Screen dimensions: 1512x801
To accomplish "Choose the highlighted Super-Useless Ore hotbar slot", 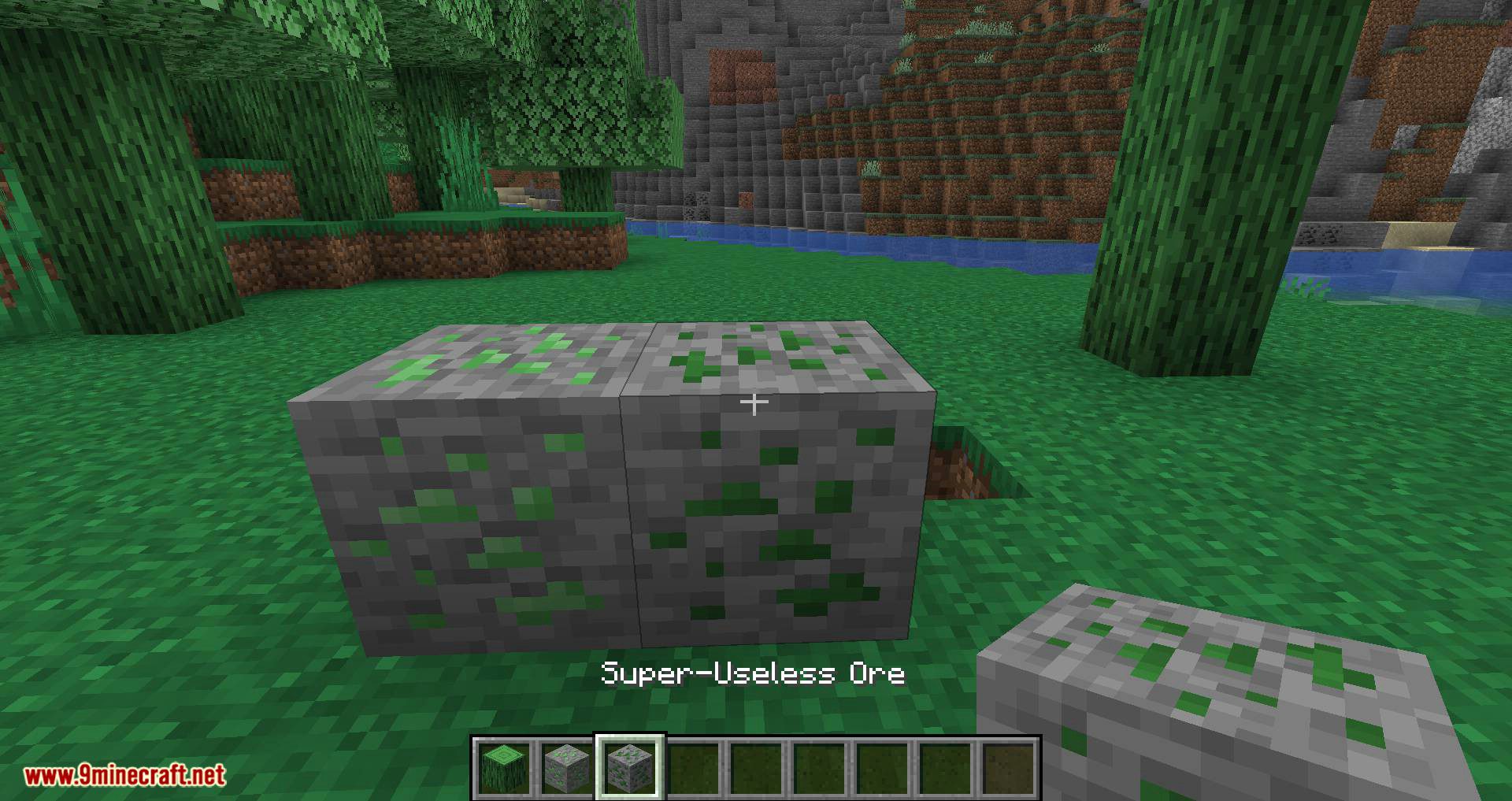I will [631, 767].
